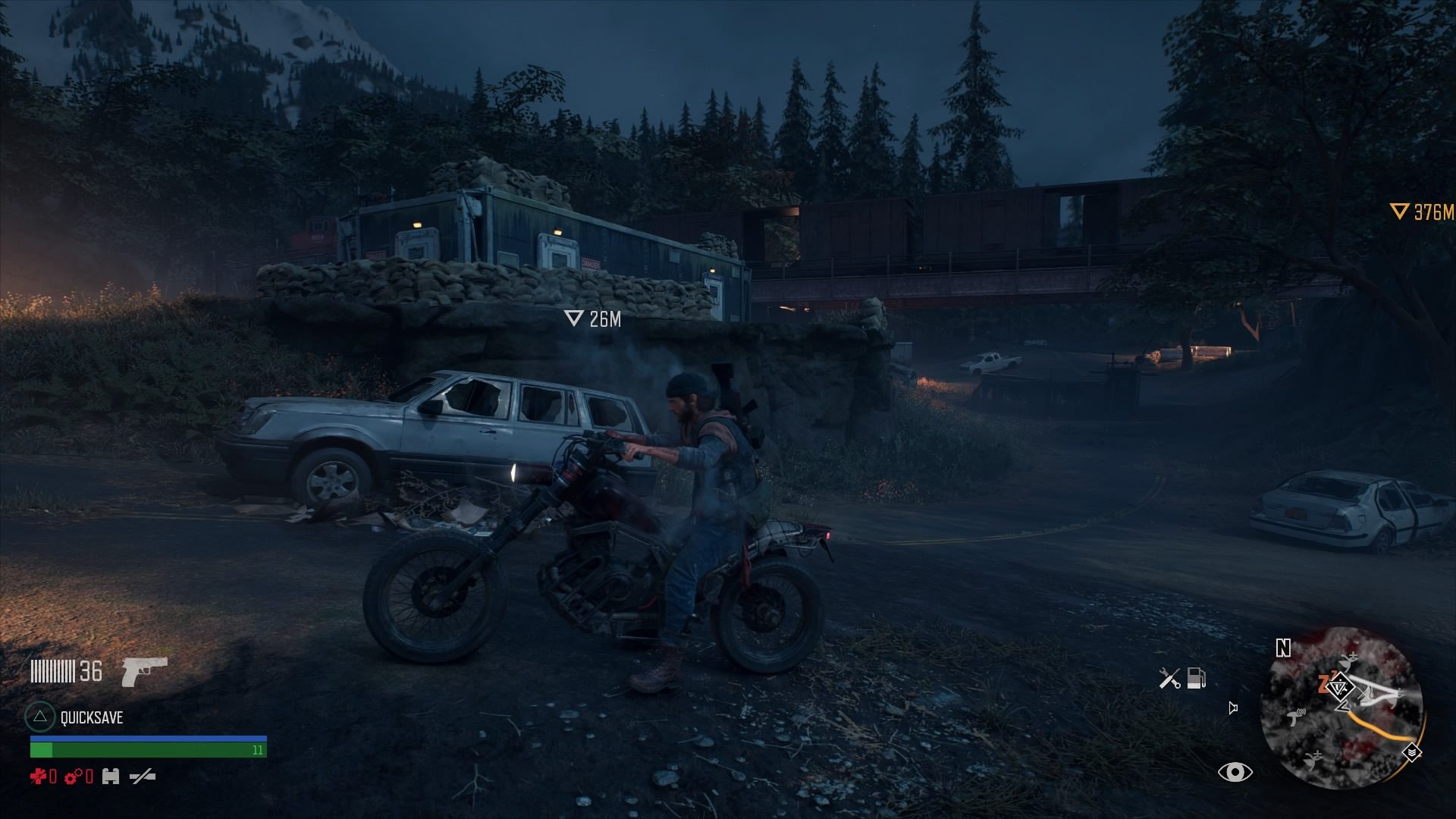Click the bandage crafting icon

[111, 777]
